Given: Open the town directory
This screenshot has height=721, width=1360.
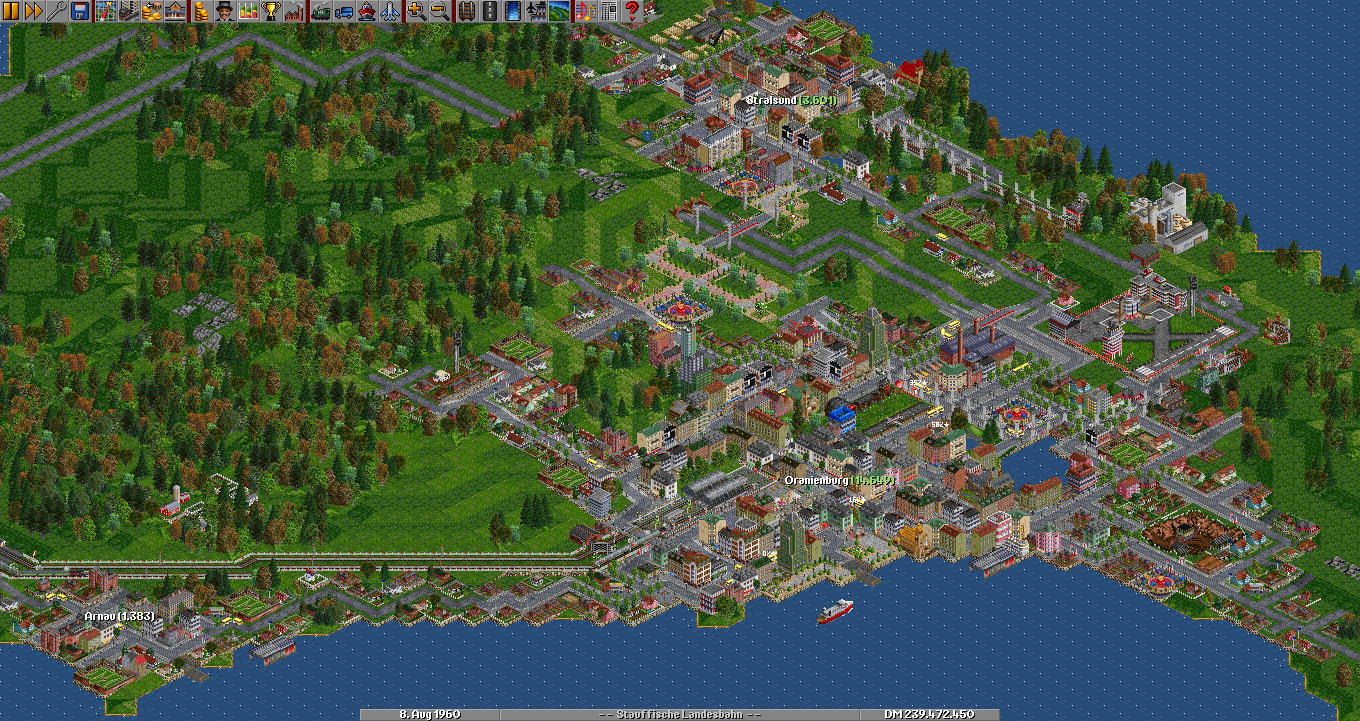Looking at the screenshot, I should click(x=129, y=11).
